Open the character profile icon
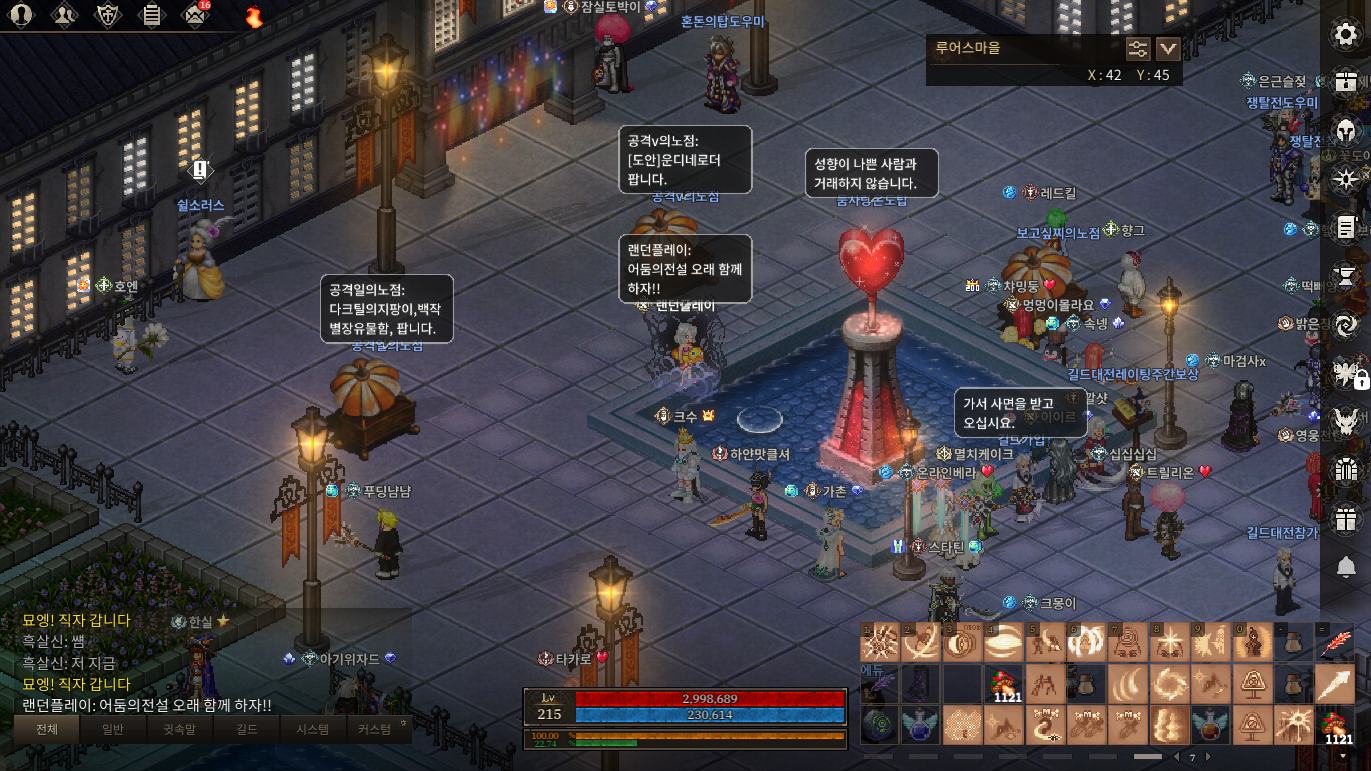1371x771 pixels. pyautogui.click(x=20, y=15)
